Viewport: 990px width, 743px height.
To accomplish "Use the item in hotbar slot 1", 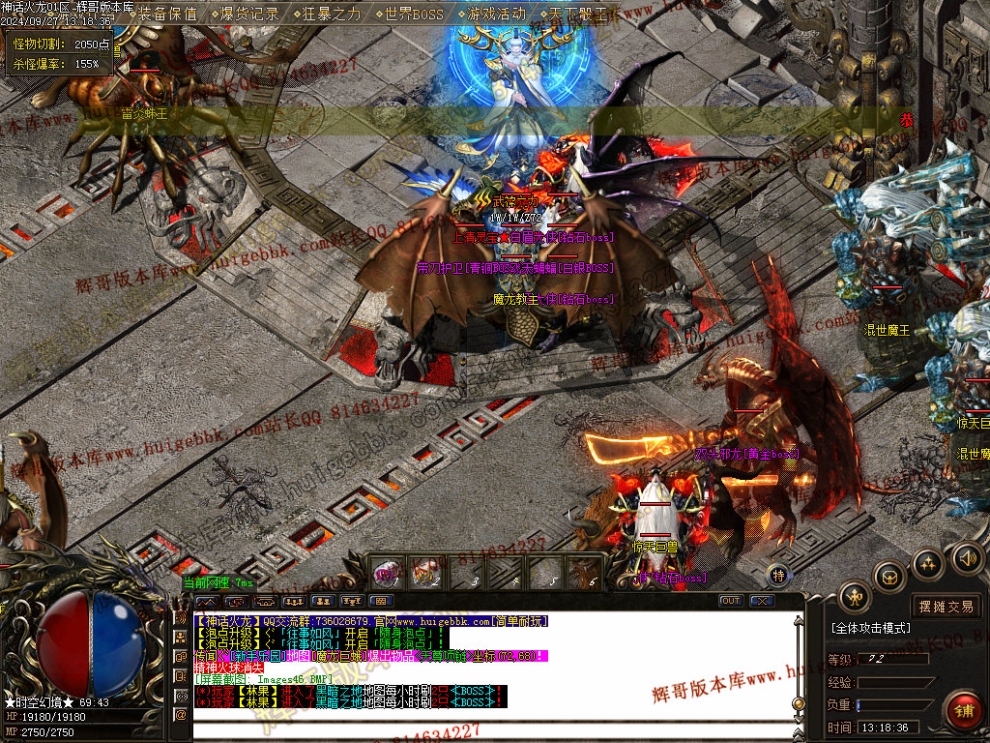I will [387, 574].
